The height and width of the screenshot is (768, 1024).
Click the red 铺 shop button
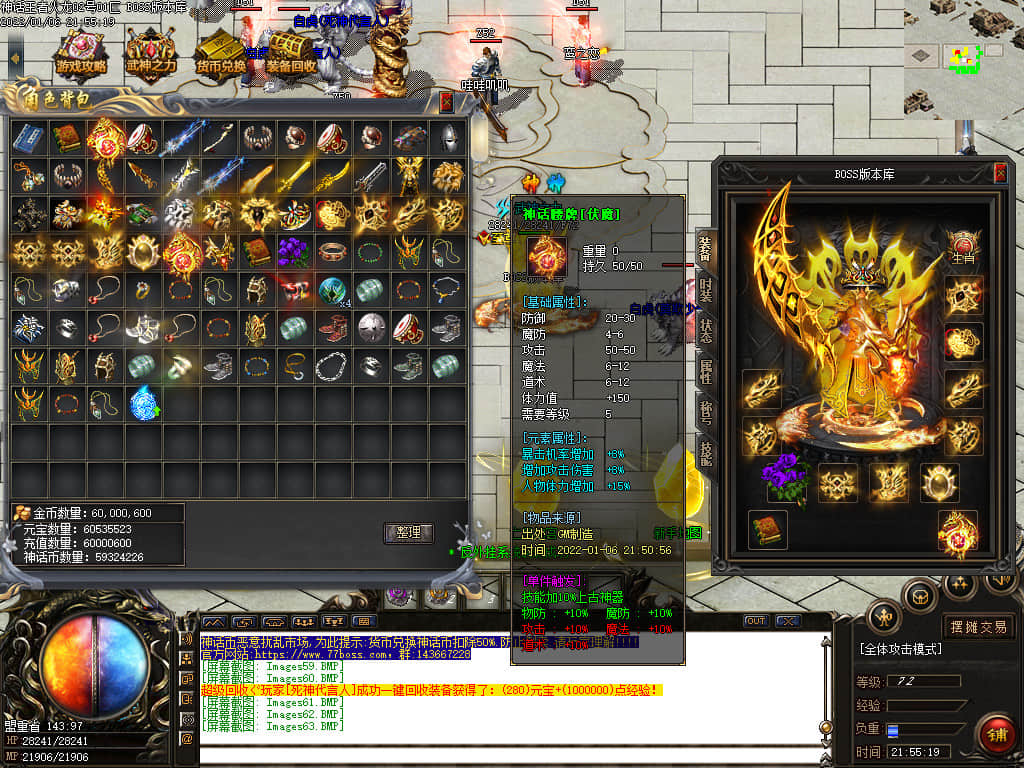tap(995, 734)
